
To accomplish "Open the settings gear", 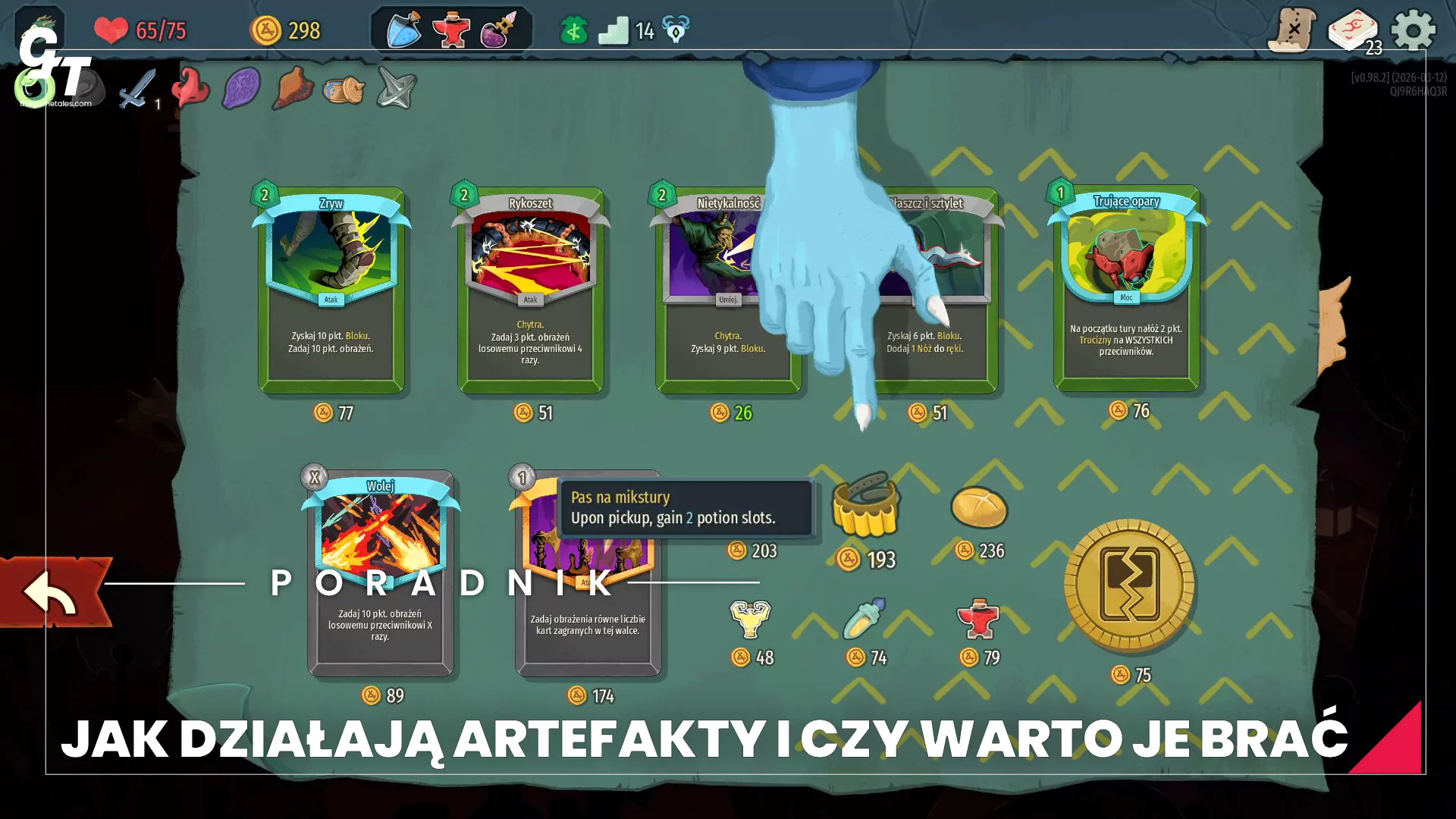I will pos(1414,30).
